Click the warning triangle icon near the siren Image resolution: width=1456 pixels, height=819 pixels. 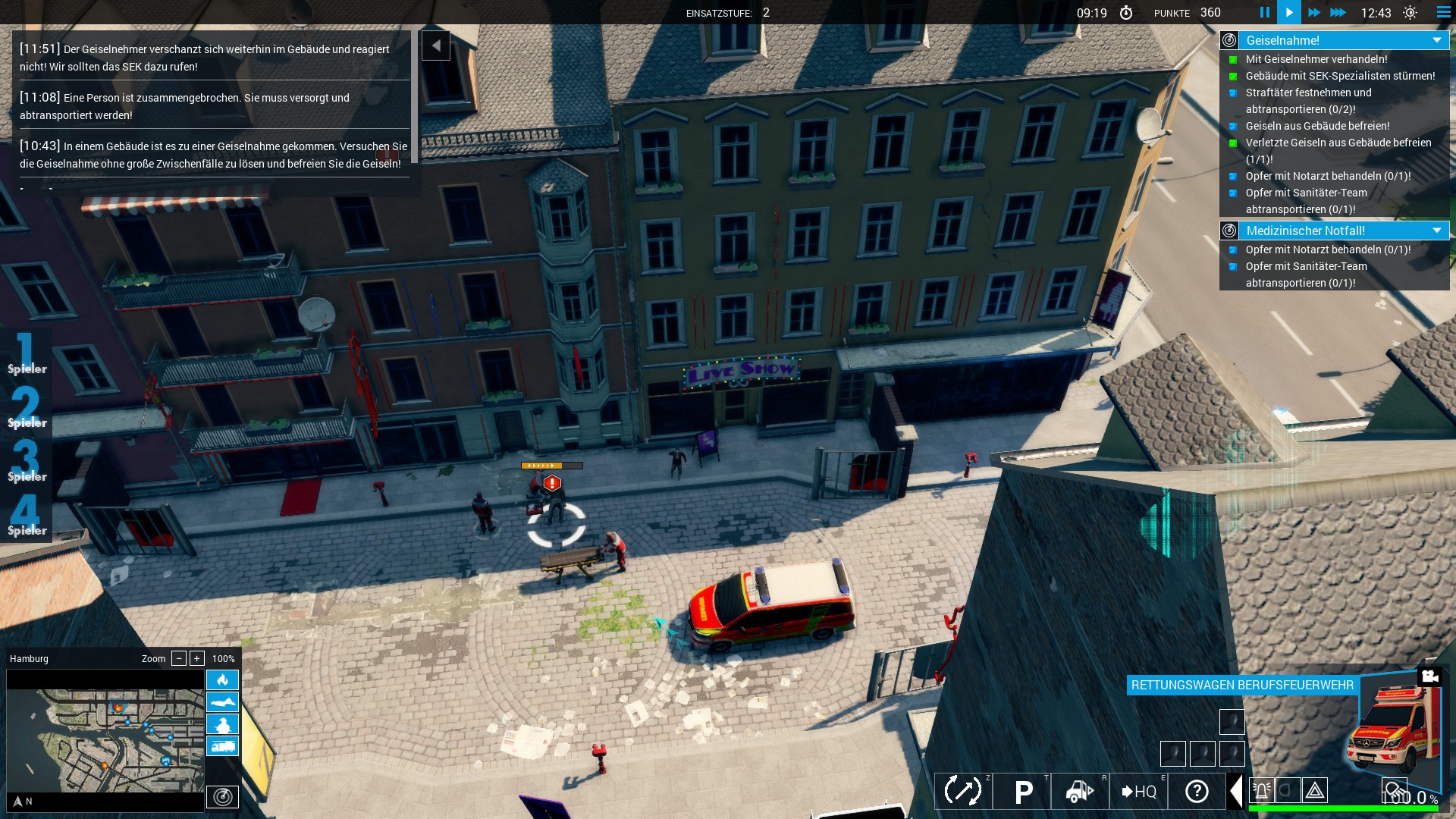[1314, 790]
